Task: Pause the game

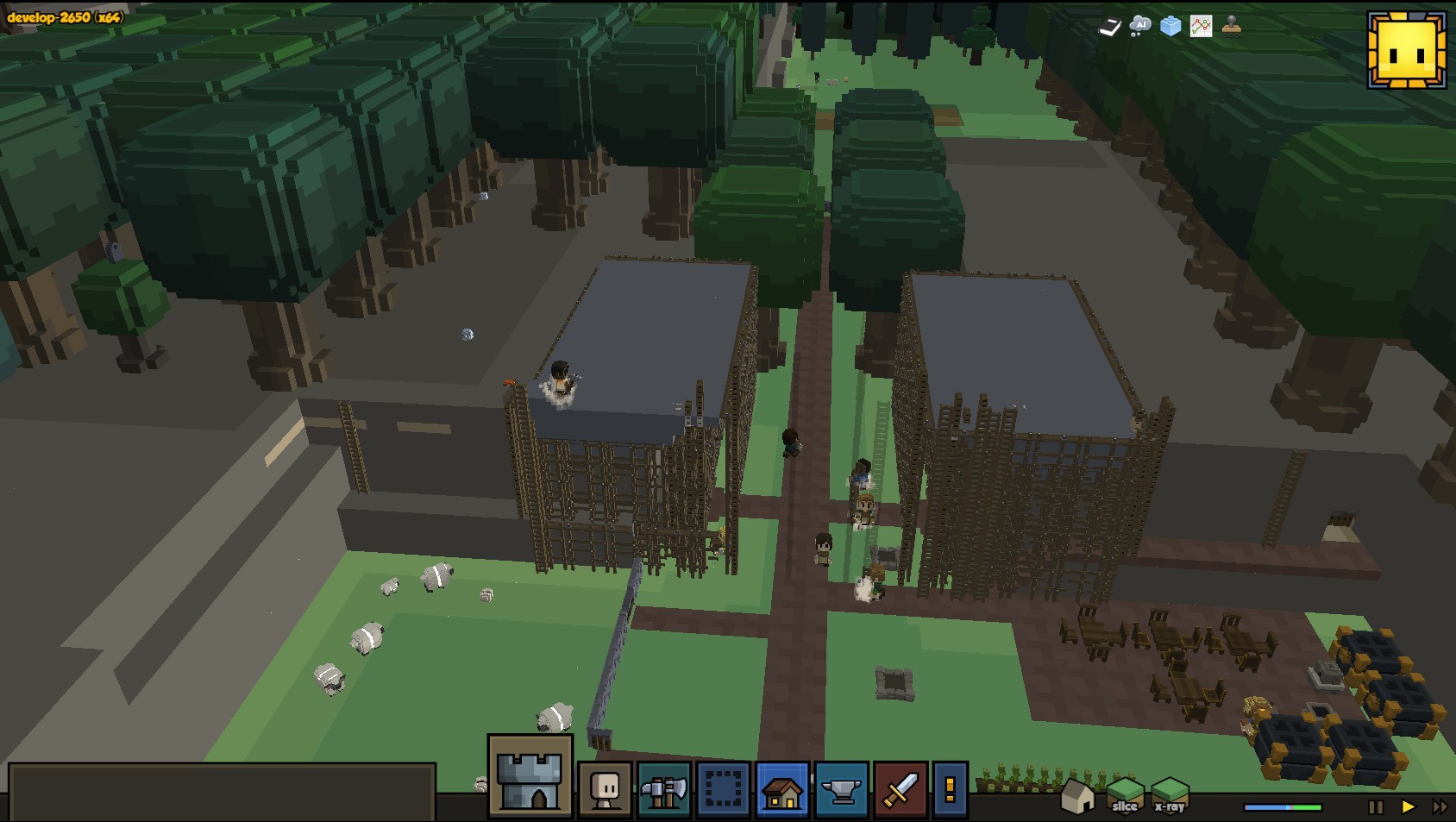Action: [x=1375, y=807]
